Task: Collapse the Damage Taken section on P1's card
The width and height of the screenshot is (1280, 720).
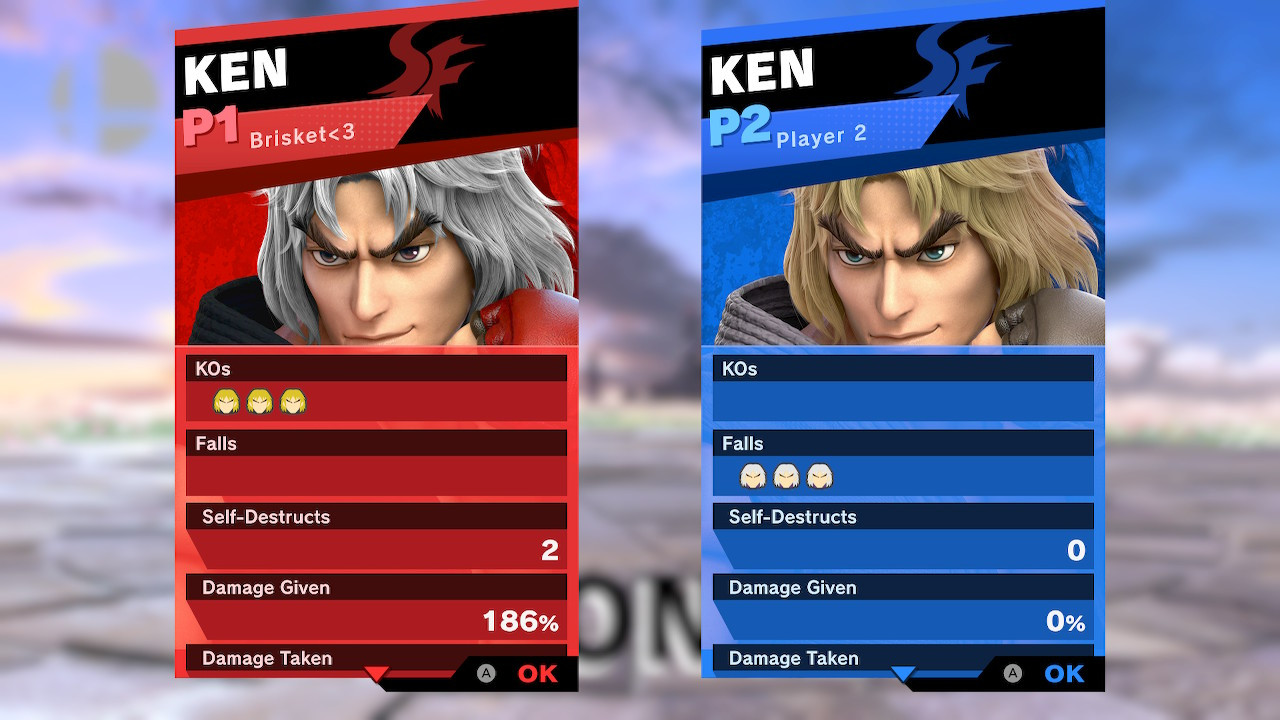Action: coord(265,658)
